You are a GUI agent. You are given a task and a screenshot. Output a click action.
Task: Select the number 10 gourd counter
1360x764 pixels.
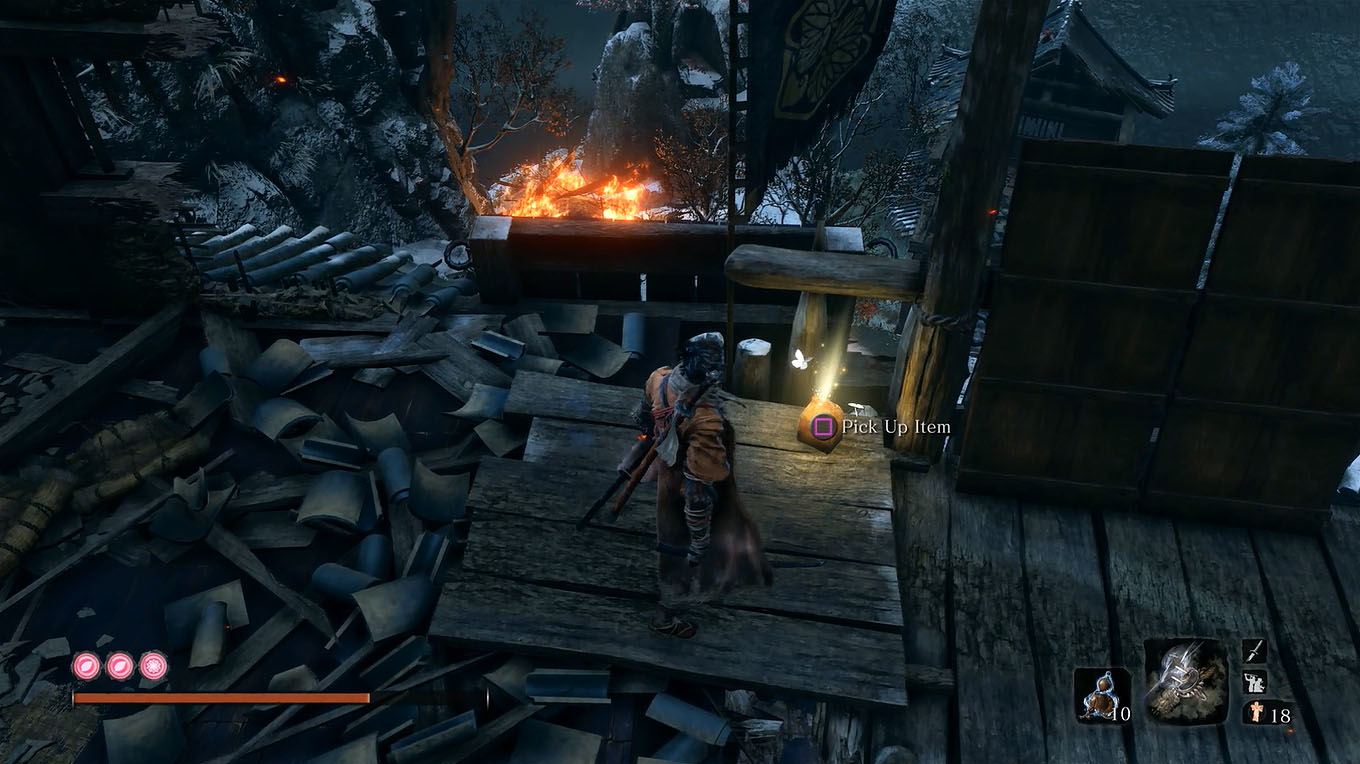tap(1120, 713)
